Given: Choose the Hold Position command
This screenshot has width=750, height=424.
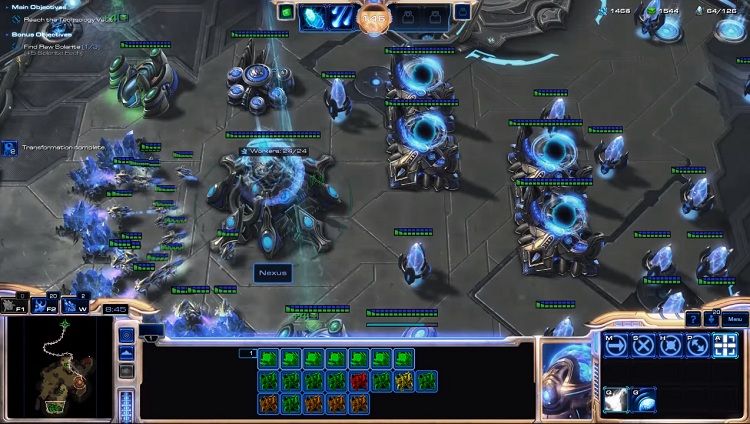Looking at the screenshot, I should (x=670, y=345).
